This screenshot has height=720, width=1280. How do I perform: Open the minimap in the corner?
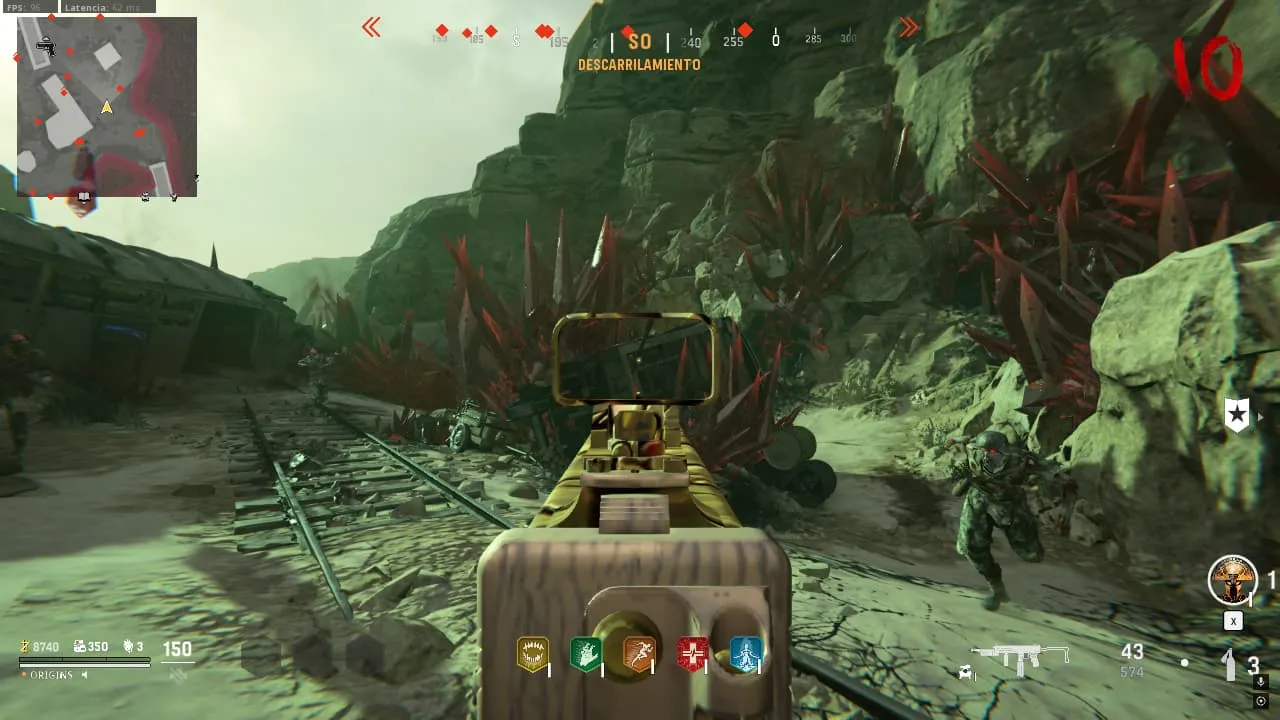tap(107, 106)
